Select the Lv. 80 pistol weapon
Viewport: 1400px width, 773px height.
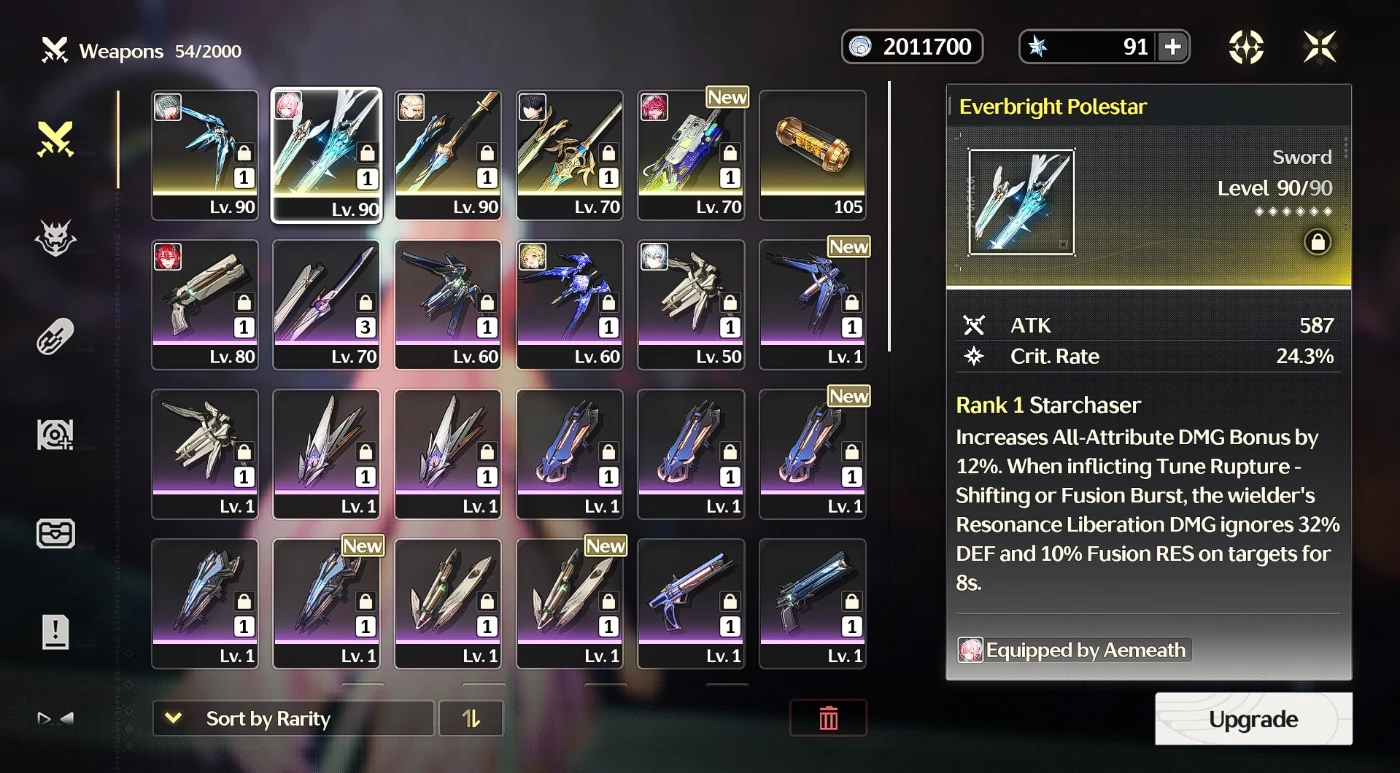point(205,304)
